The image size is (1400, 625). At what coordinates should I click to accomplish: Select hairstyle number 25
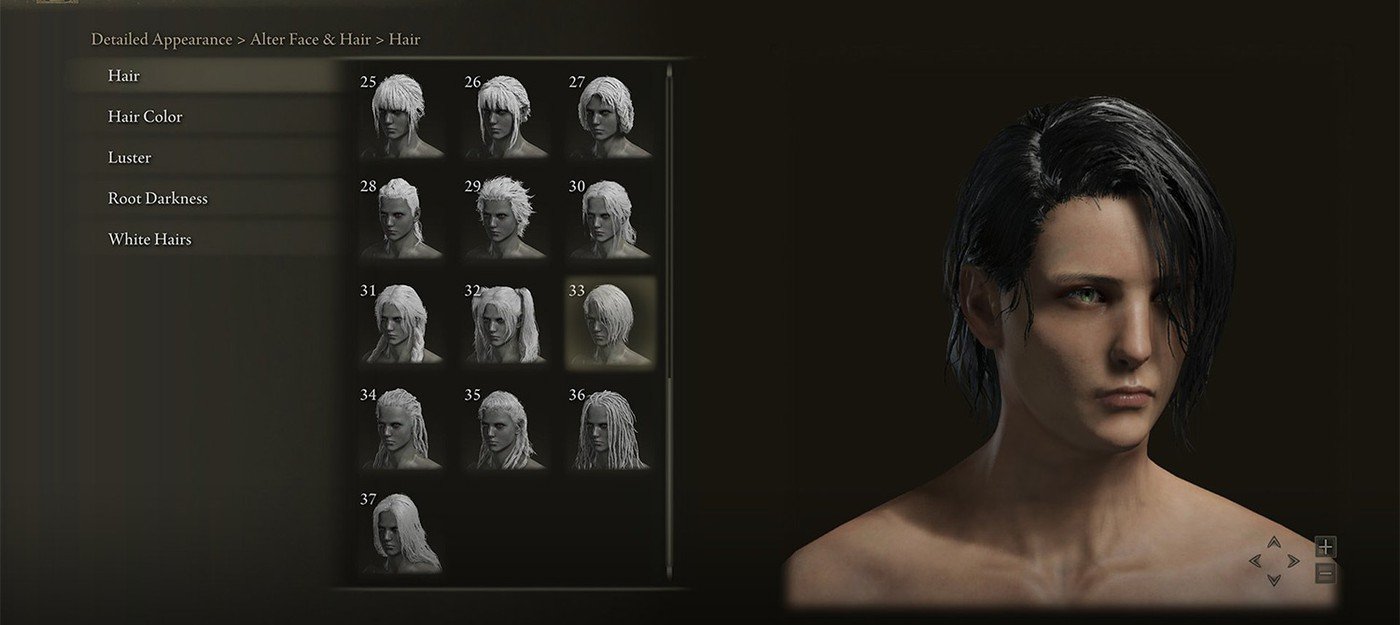point(401,114)
